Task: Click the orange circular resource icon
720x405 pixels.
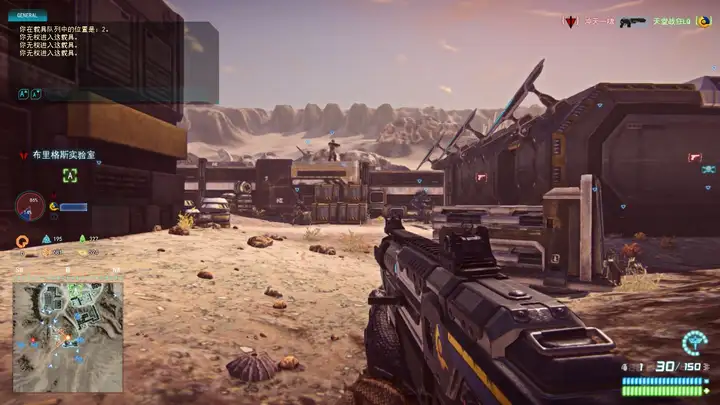Action: coord(22,240)
